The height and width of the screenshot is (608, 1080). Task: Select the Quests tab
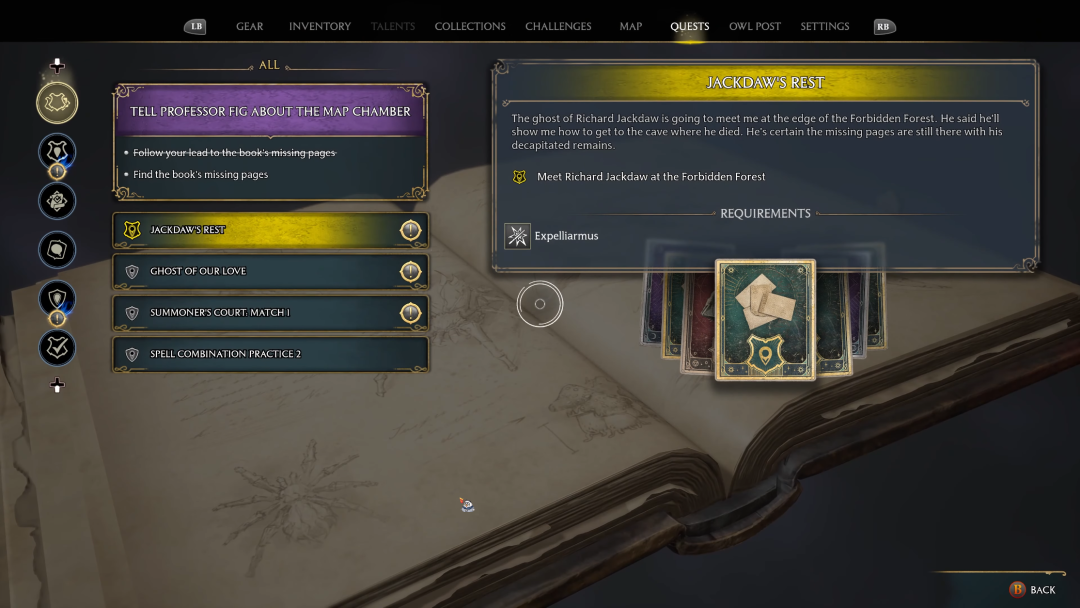689,27
